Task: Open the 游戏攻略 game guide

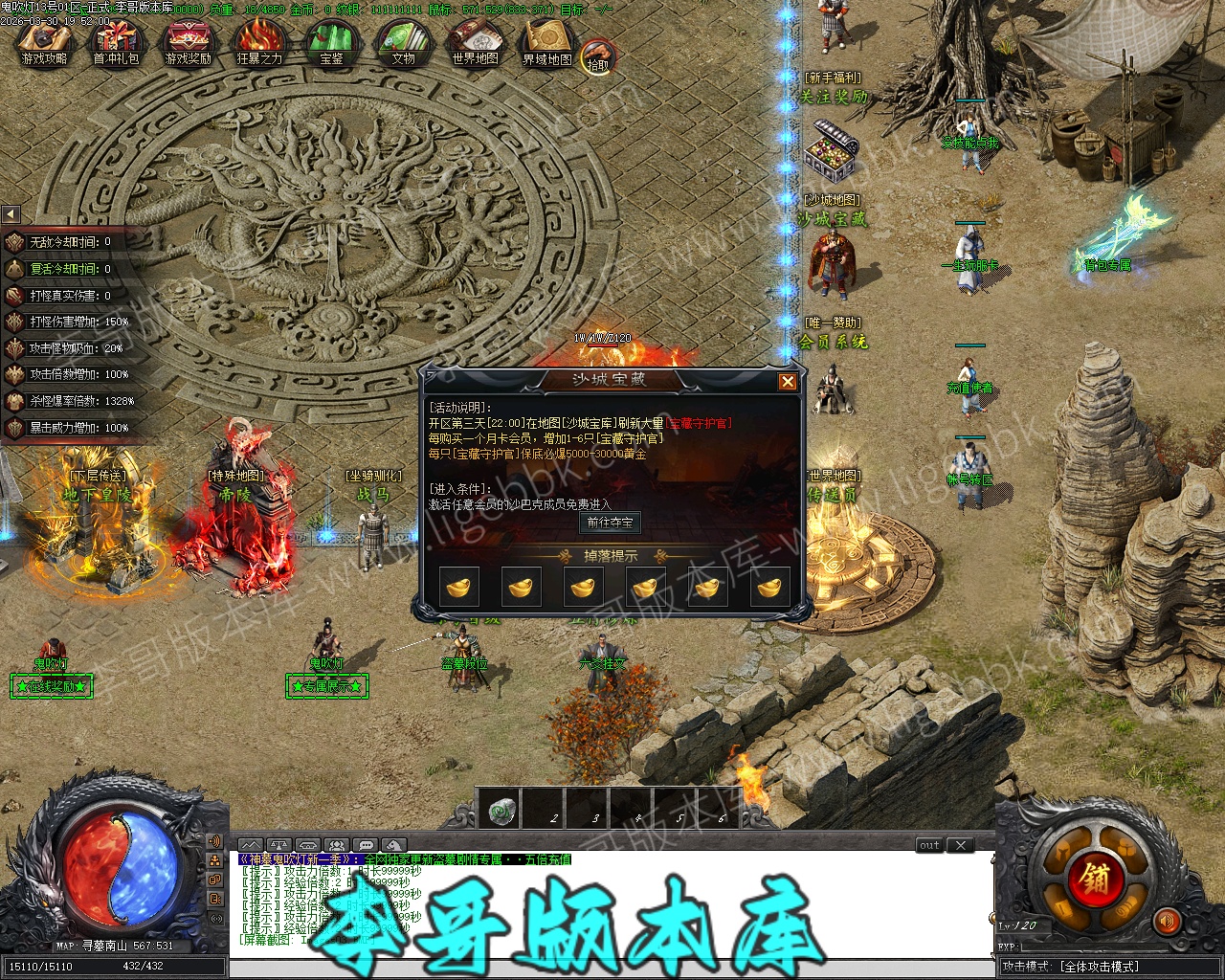Action: click(x=44, y=42)
